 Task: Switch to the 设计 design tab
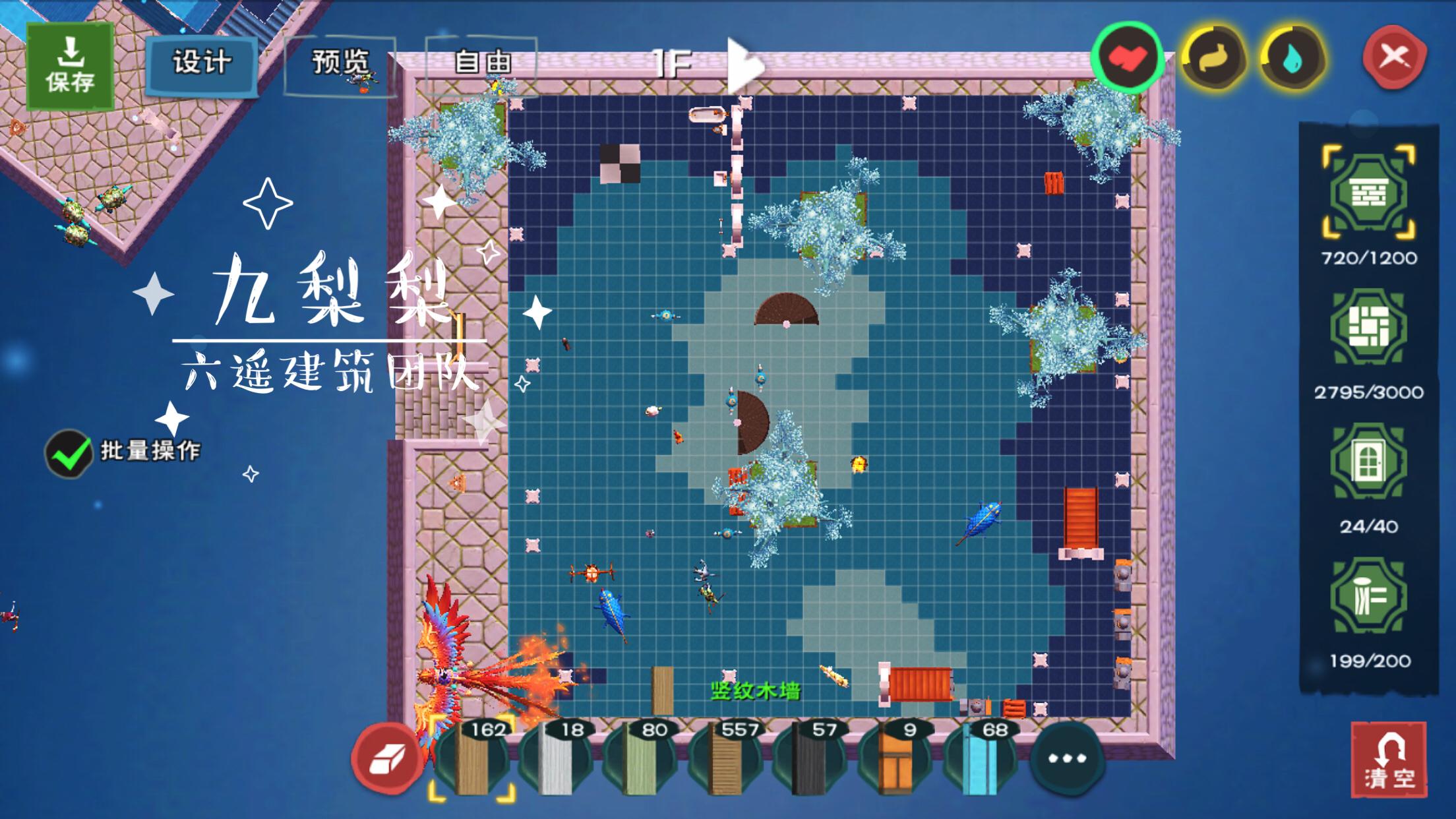pos(202,63)
